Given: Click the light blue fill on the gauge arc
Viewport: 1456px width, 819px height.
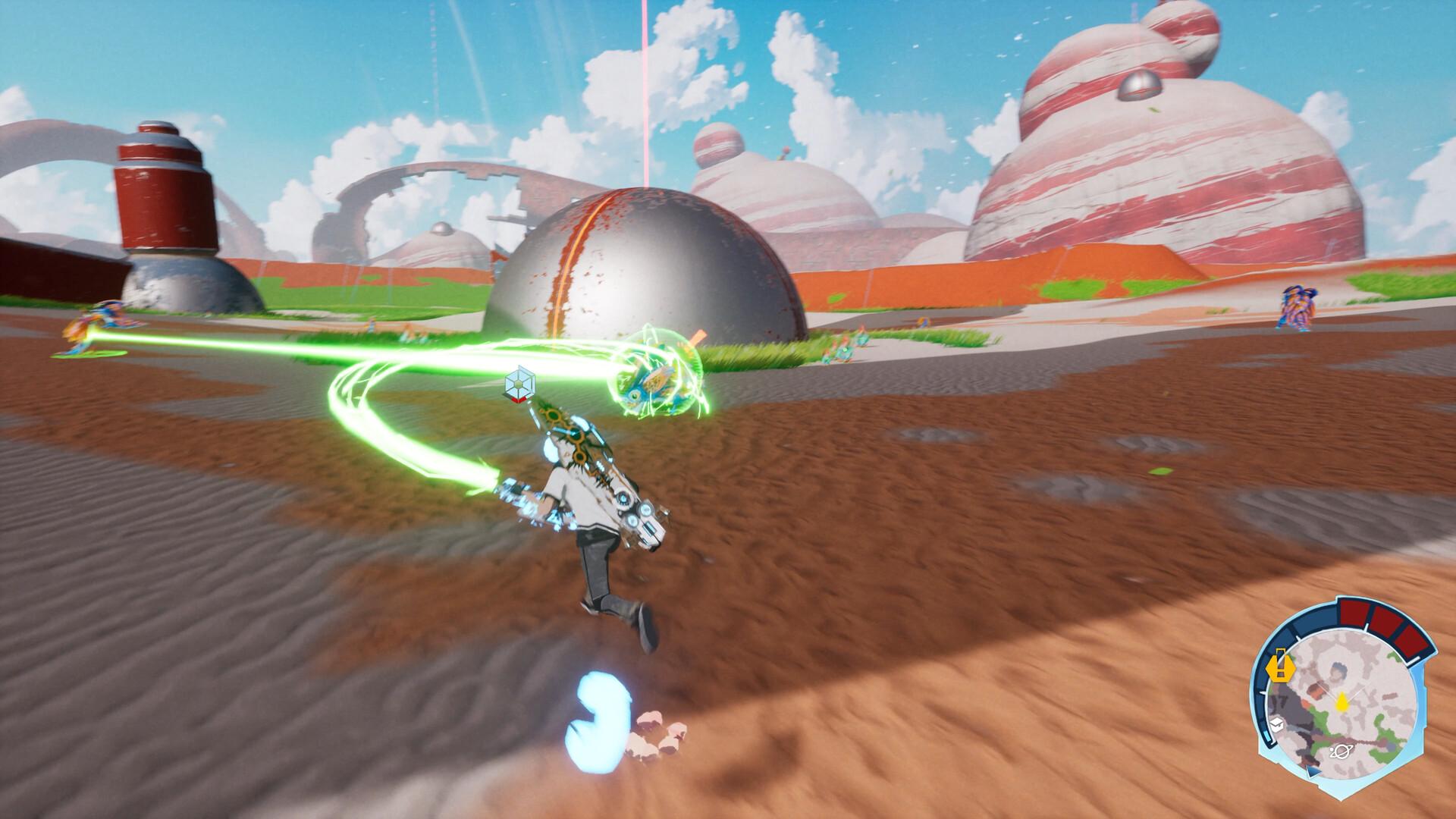Looking at the screenshot, I should 1269,738.
